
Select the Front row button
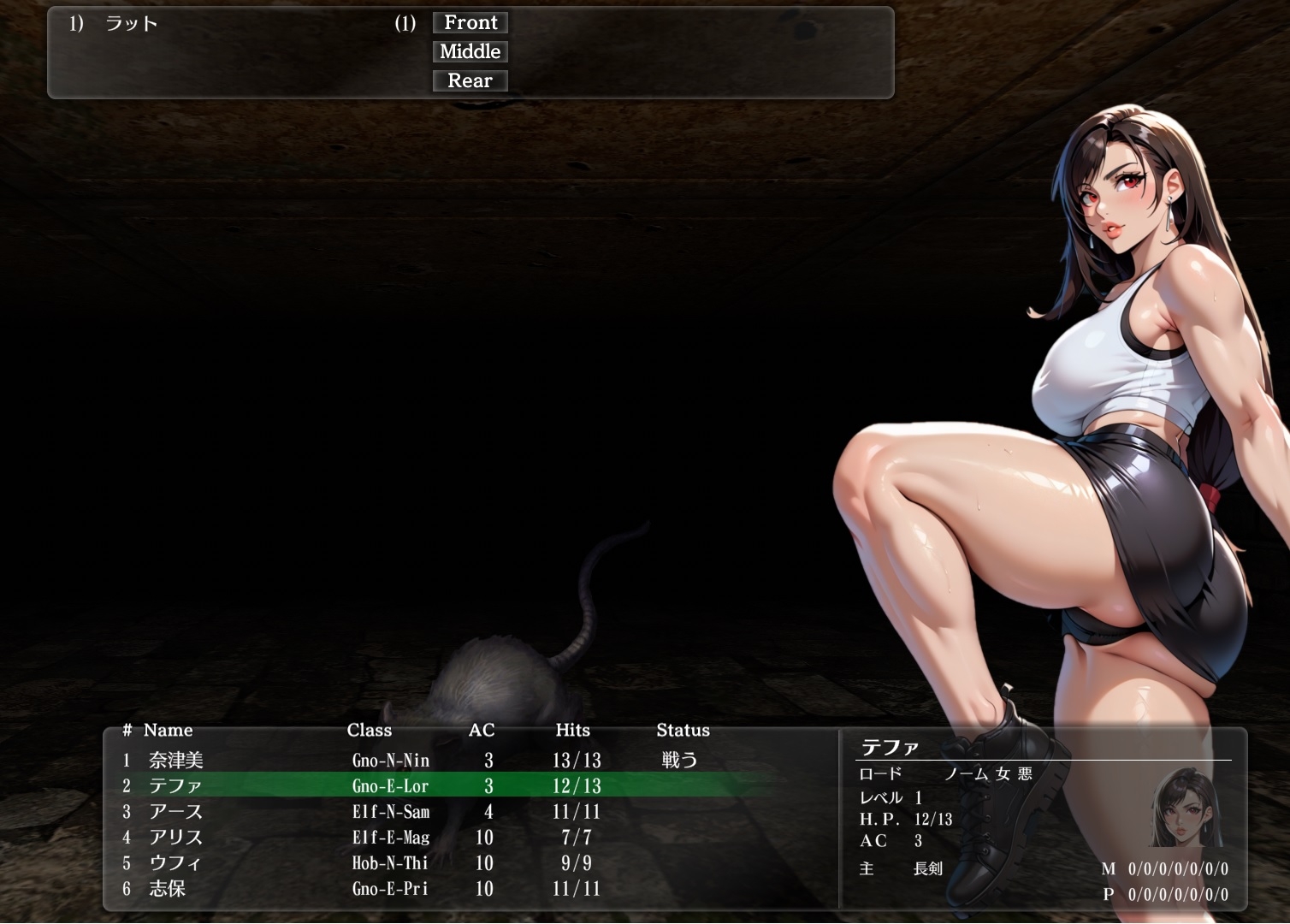pyautogui.click(x=470, y=23)
